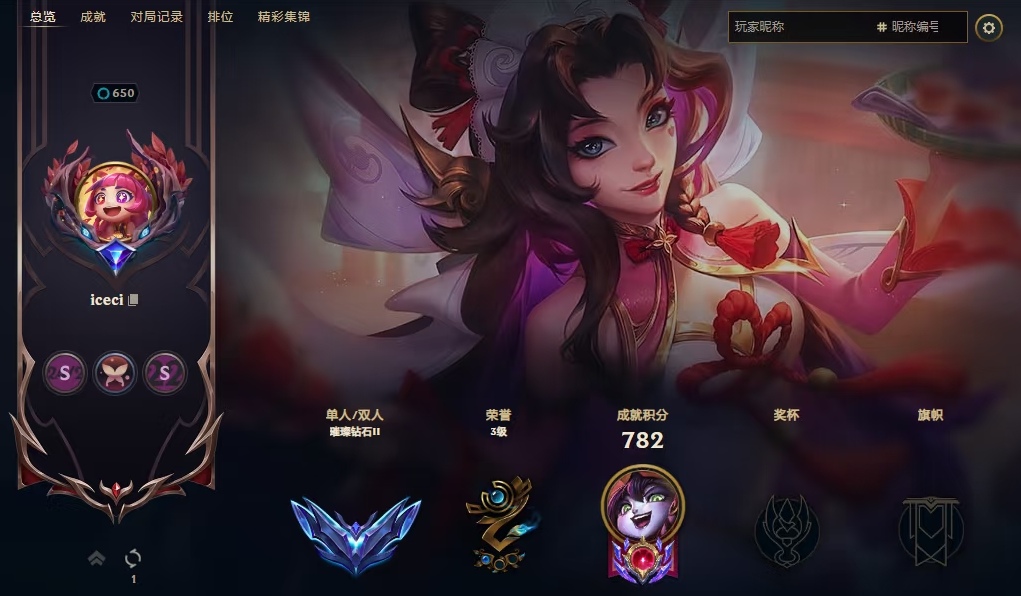The image size is (1021, 596).
Task: Open the 精彩集锦 highlights tab
Action: pyautogui.click(x=284, y=17)
